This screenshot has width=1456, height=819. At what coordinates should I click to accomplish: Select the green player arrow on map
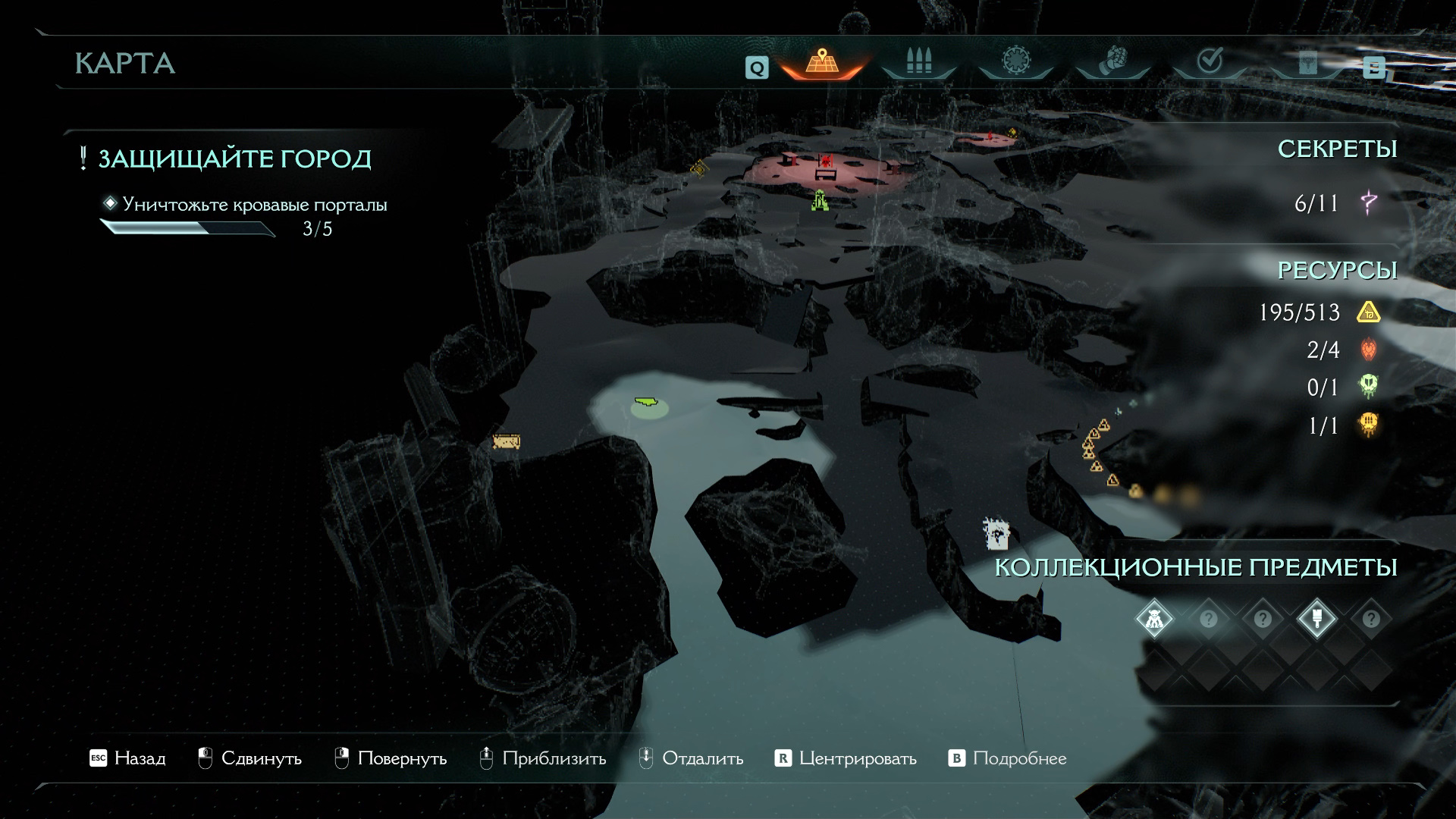click(x=648, y=402)
